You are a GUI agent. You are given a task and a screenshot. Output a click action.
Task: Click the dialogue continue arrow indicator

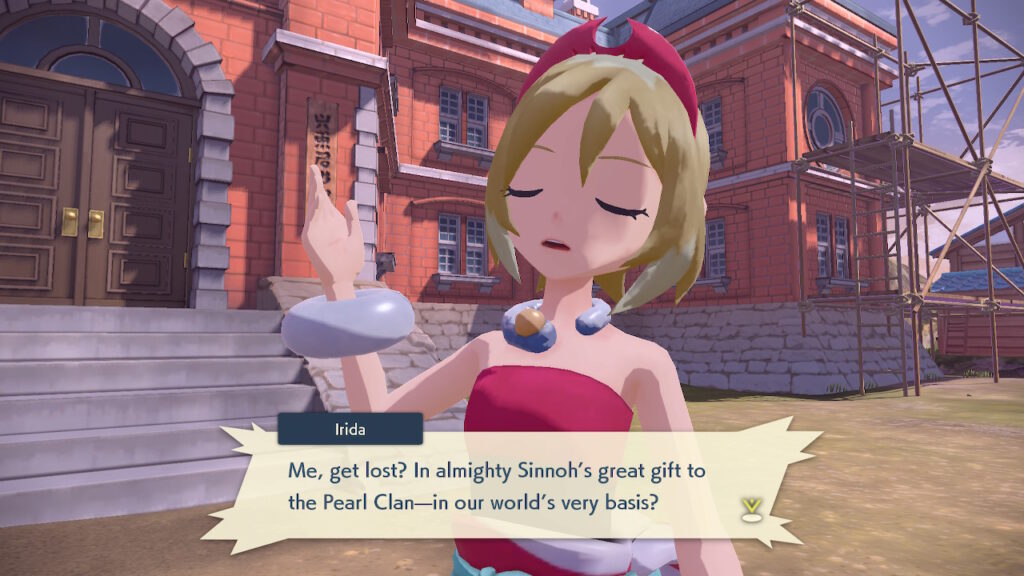(747, 509)
